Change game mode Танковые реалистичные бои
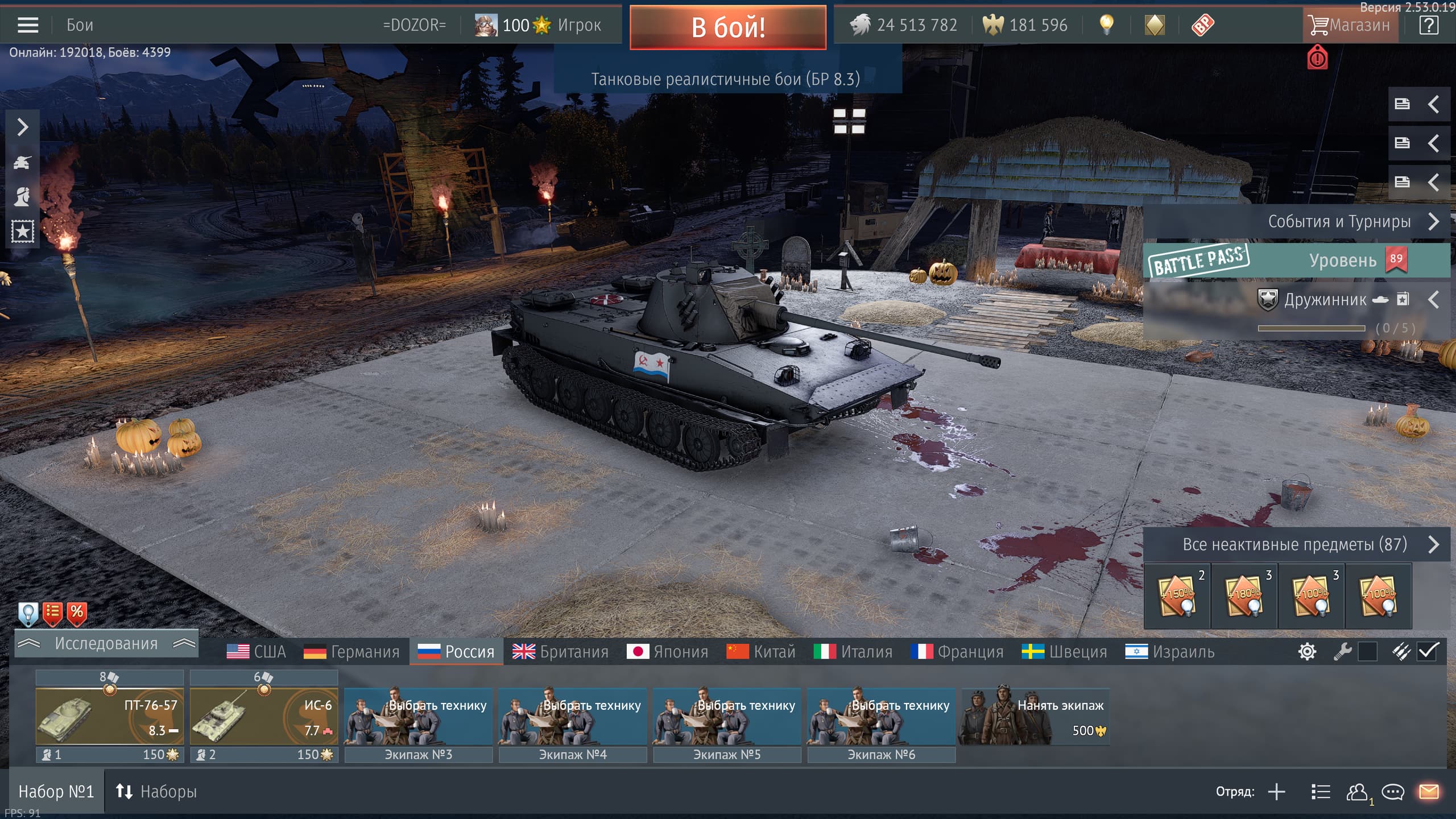1456x819 pixels. click(x=725, y=79)
